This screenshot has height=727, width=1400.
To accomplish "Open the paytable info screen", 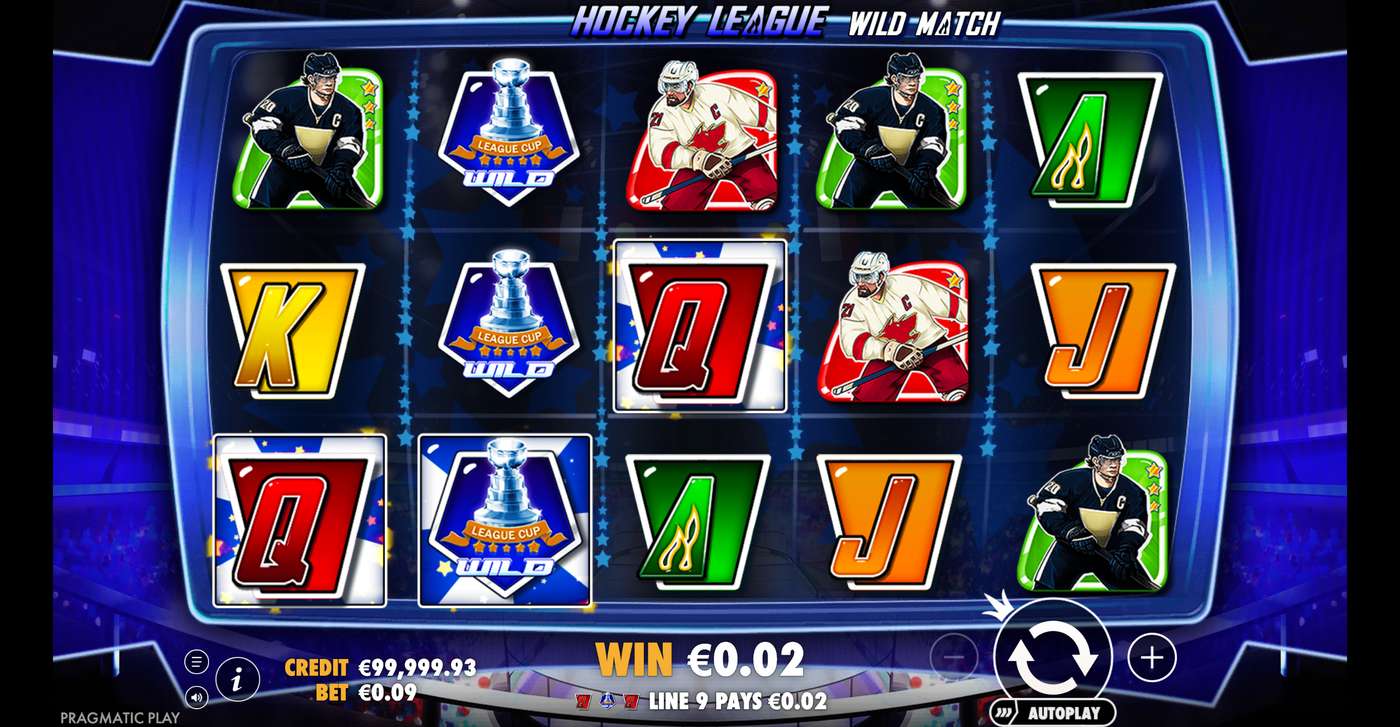I will tap(237, 676).
